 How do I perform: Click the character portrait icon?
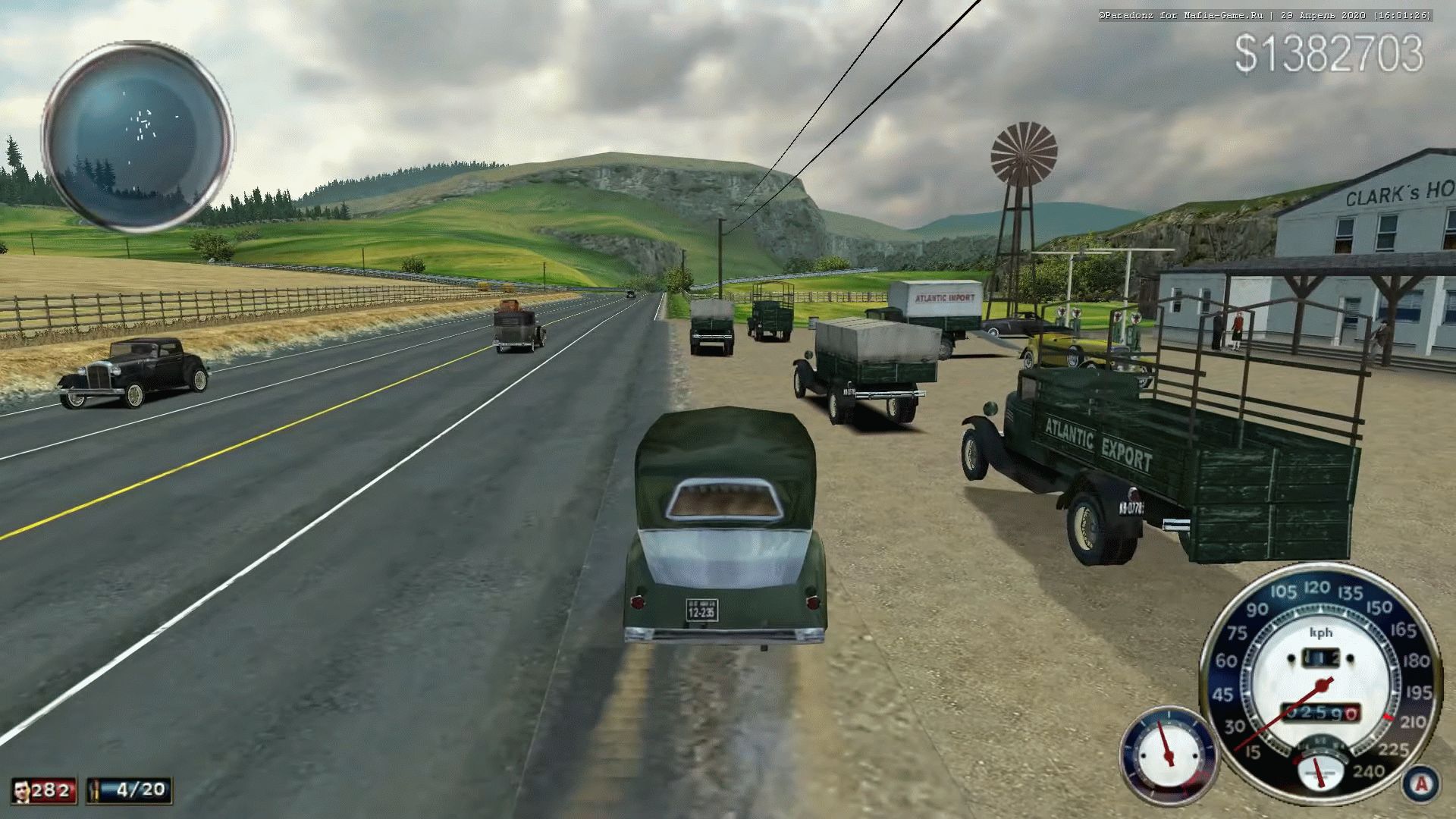point(21,791)
